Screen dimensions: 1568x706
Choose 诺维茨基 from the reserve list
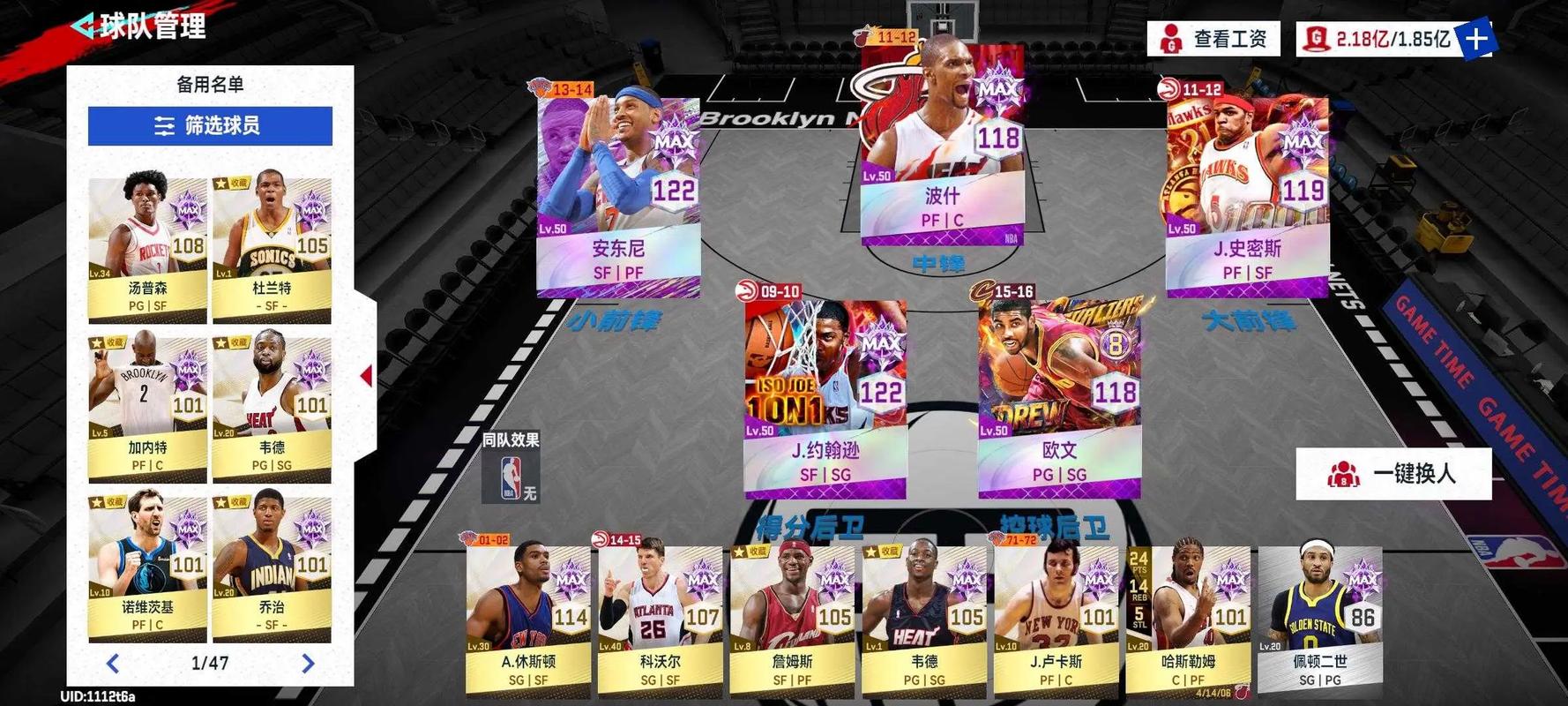[147, 567]
